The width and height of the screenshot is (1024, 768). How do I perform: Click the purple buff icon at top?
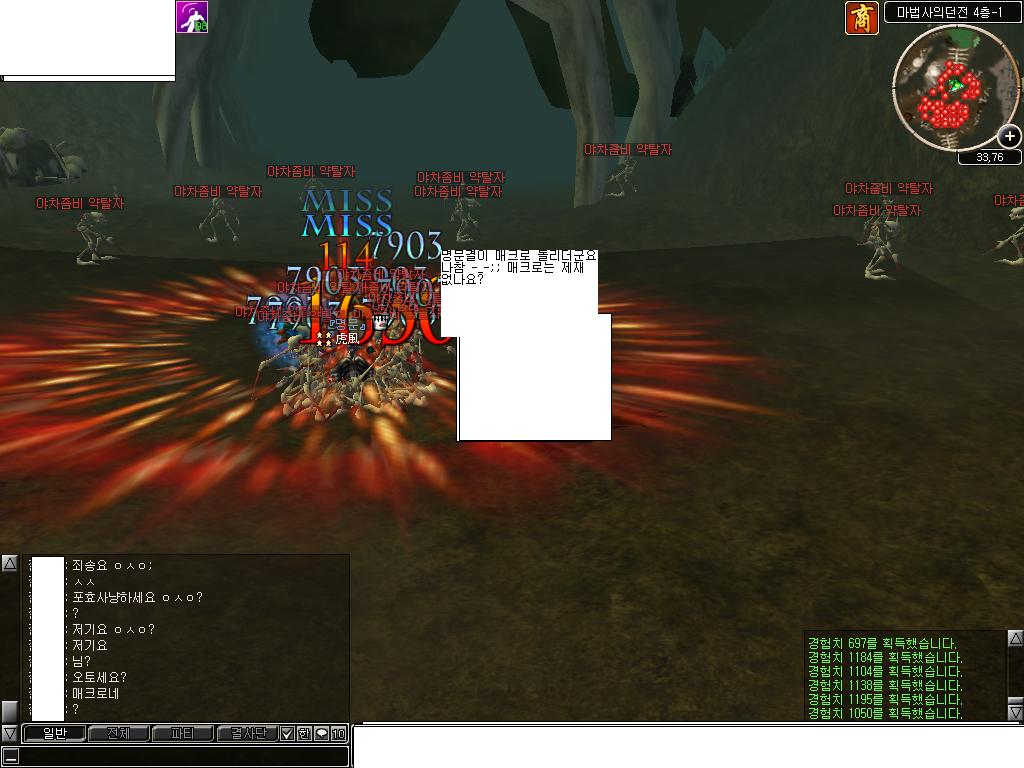coord(192,17)
